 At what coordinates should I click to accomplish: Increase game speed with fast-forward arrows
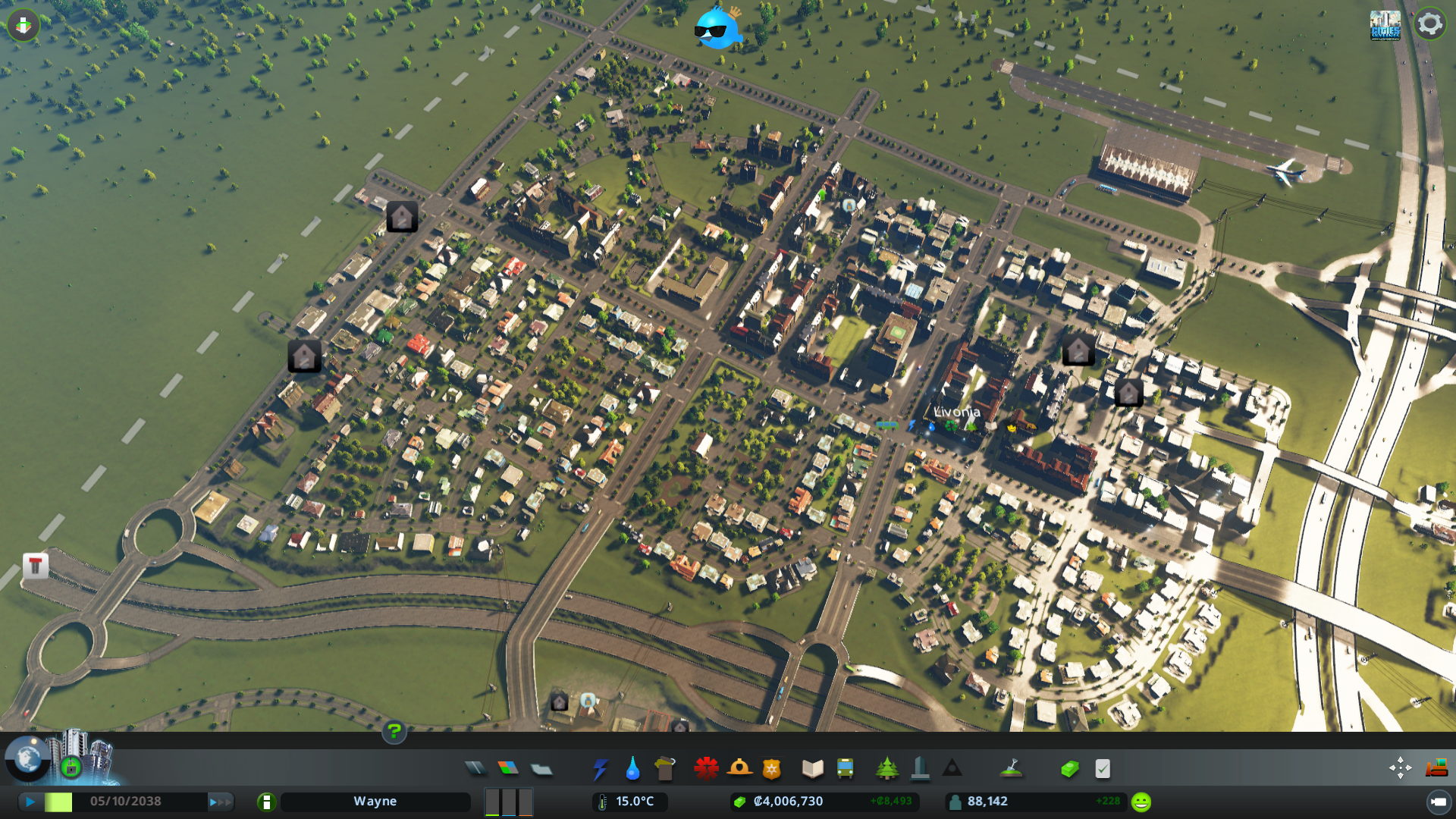pos(220,800)
